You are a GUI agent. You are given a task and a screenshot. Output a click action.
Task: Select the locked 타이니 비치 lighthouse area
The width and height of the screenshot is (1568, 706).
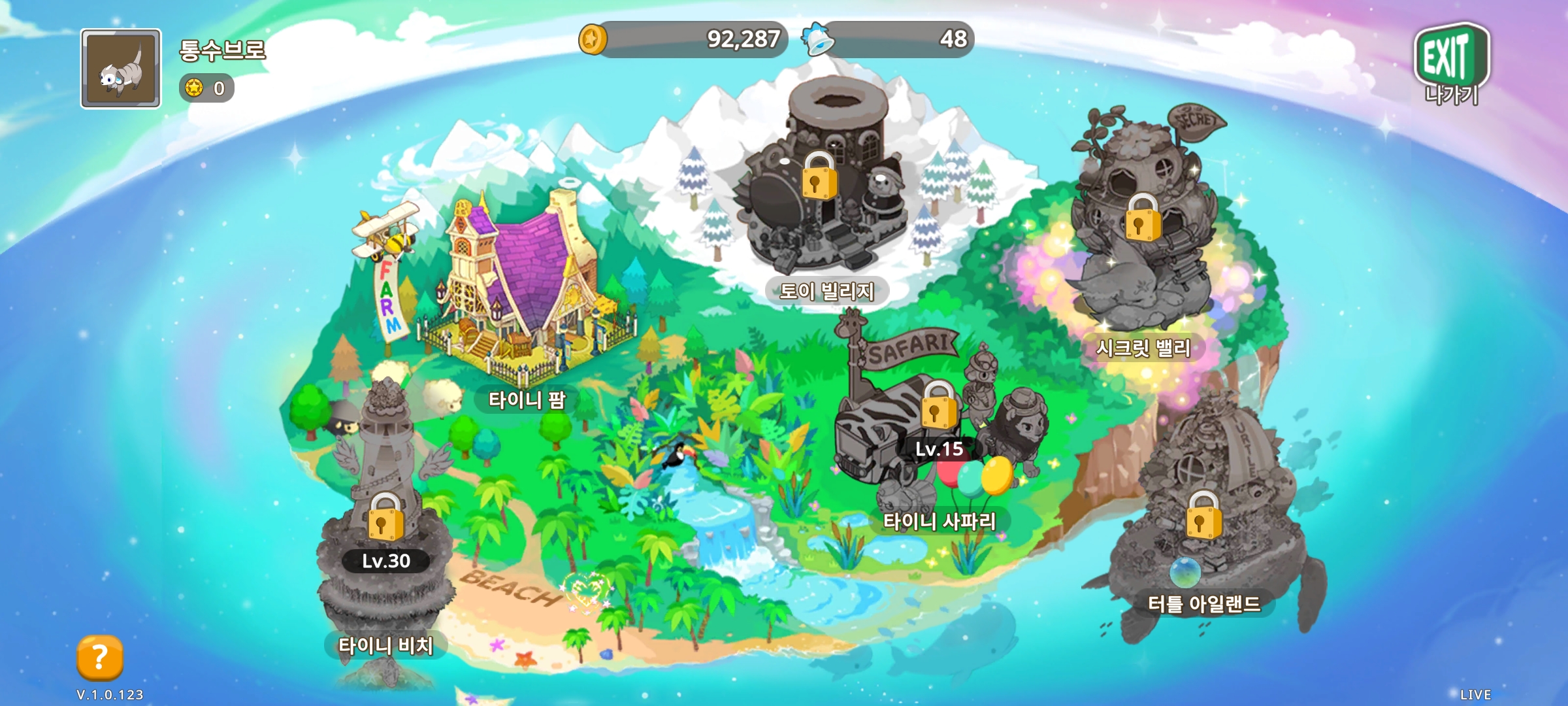pos(385,518)
